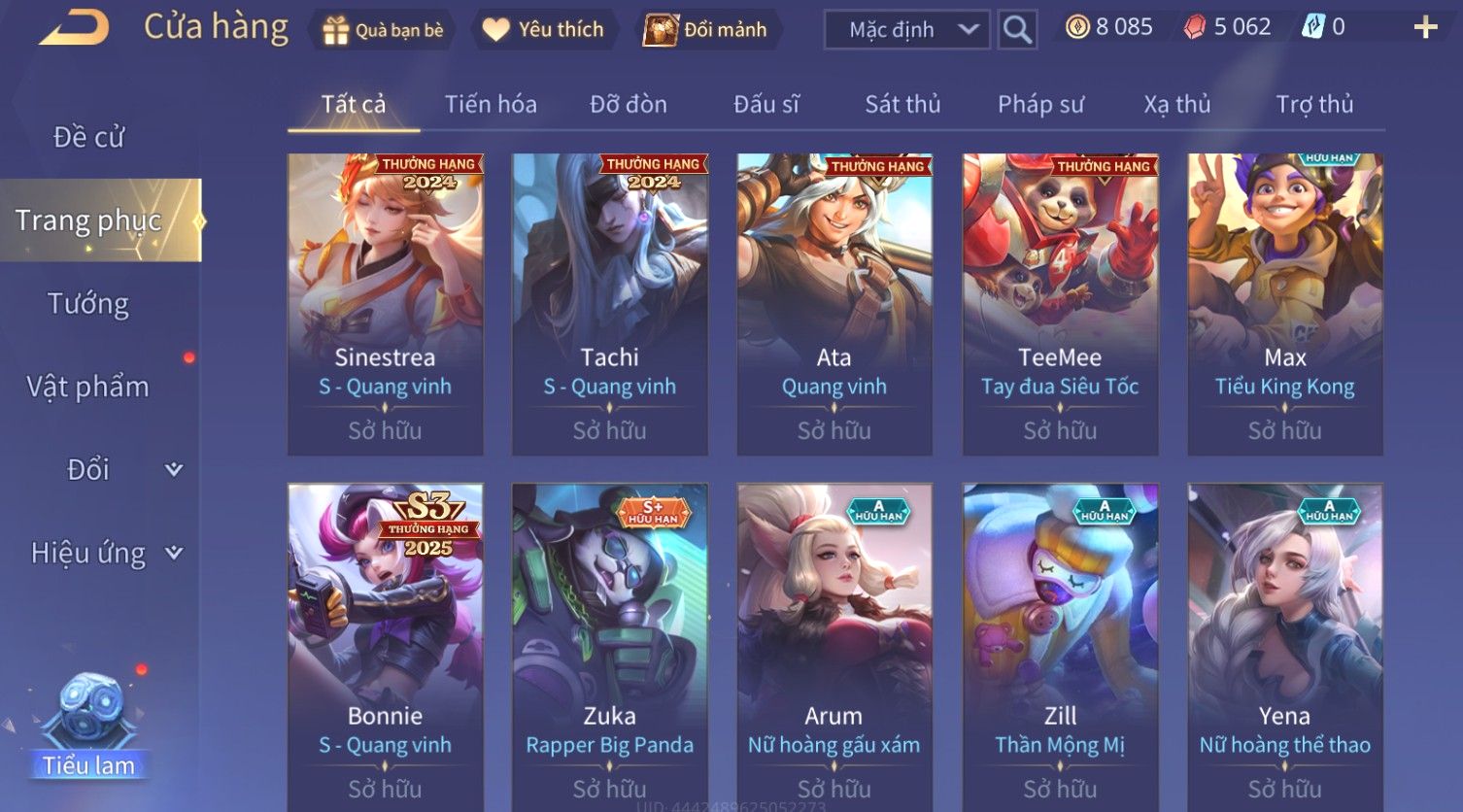Viewport: 1463px width, 812px height.
Task: Select the Đỡ đòn tab
Action: coord(629,104)
